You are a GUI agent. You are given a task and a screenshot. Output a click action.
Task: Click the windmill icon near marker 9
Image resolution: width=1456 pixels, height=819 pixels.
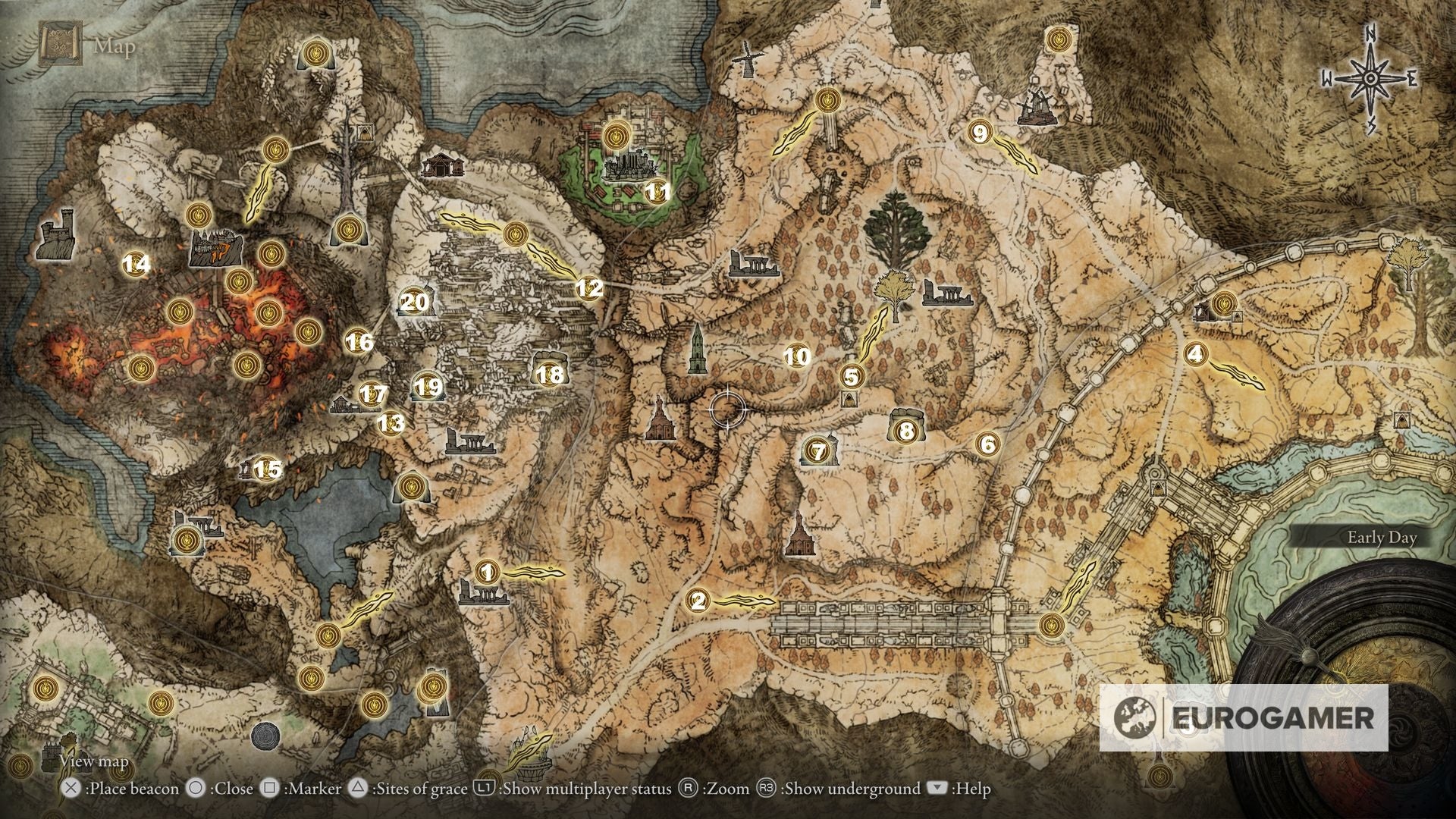click(1037, 106)
